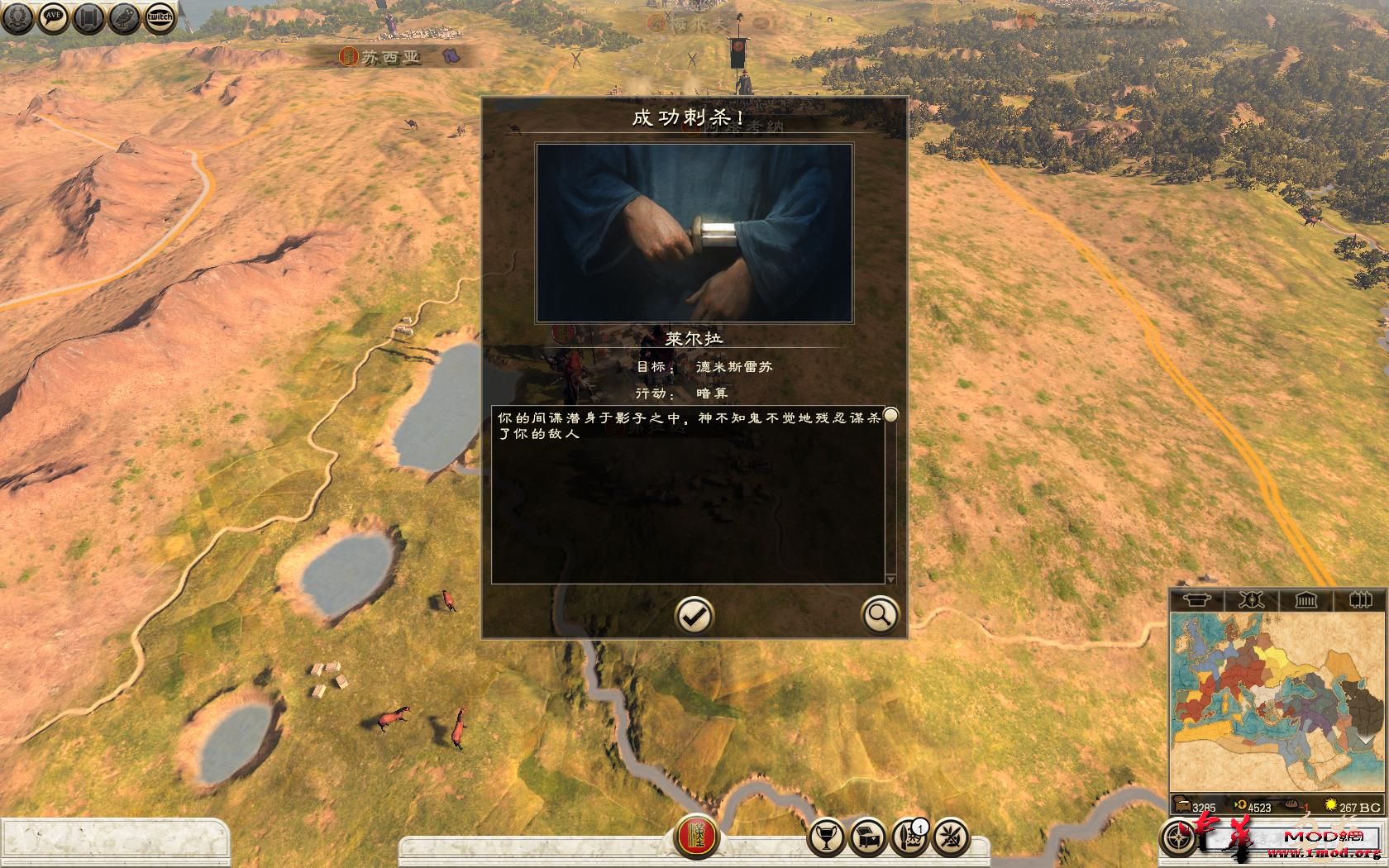Click the owl advisor icon
Viewport: 1389px width, 868px height.
(124, 17)
